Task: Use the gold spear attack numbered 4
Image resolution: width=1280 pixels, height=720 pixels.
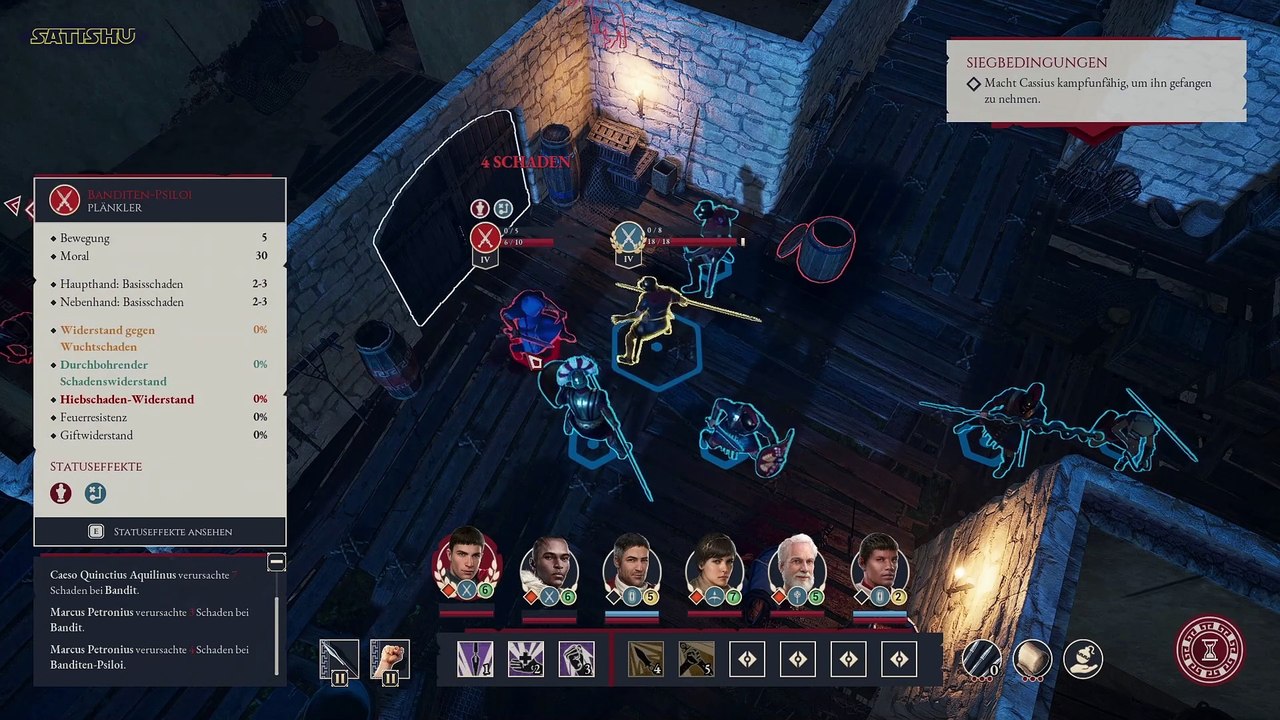Action: coord(645,659)
